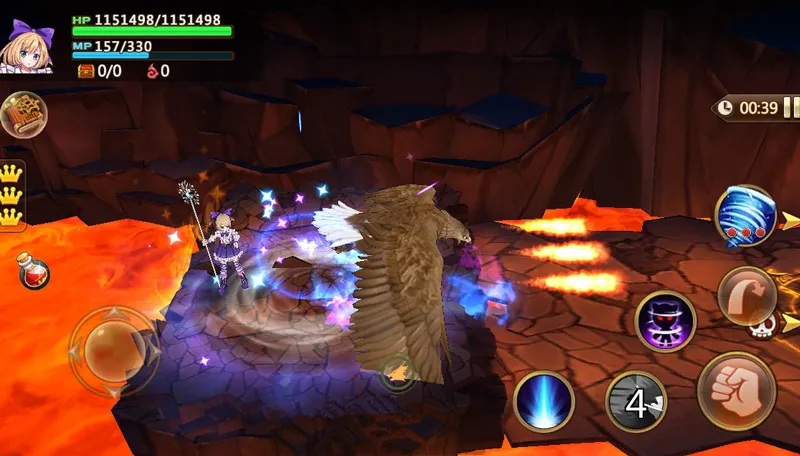Viewport: 800px width, 456px height.
Task: Touch the orange virtual joystick
Action: click(113, 349)
